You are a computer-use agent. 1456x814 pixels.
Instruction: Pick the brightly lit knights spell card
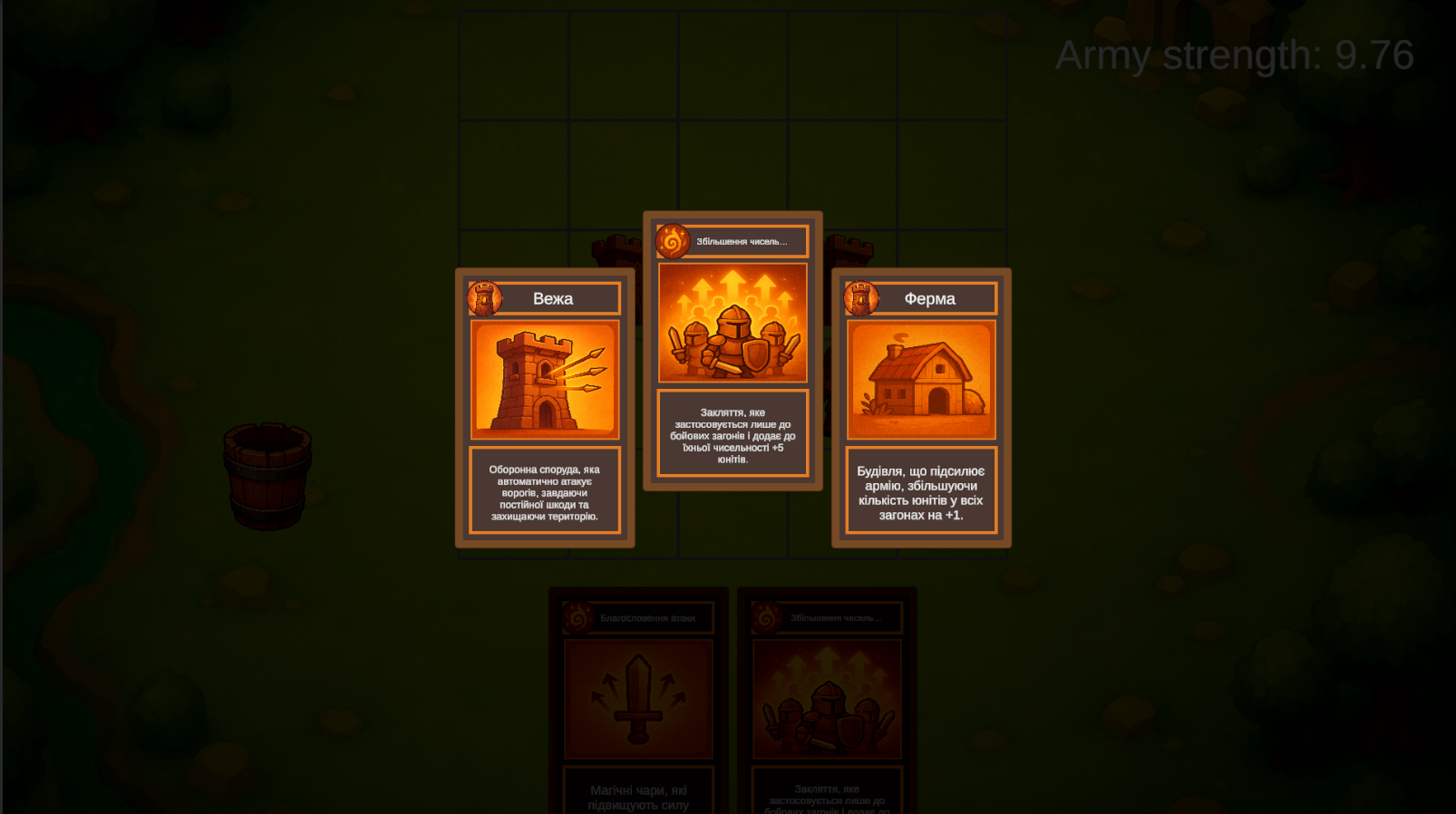click(x=733, y=351)
